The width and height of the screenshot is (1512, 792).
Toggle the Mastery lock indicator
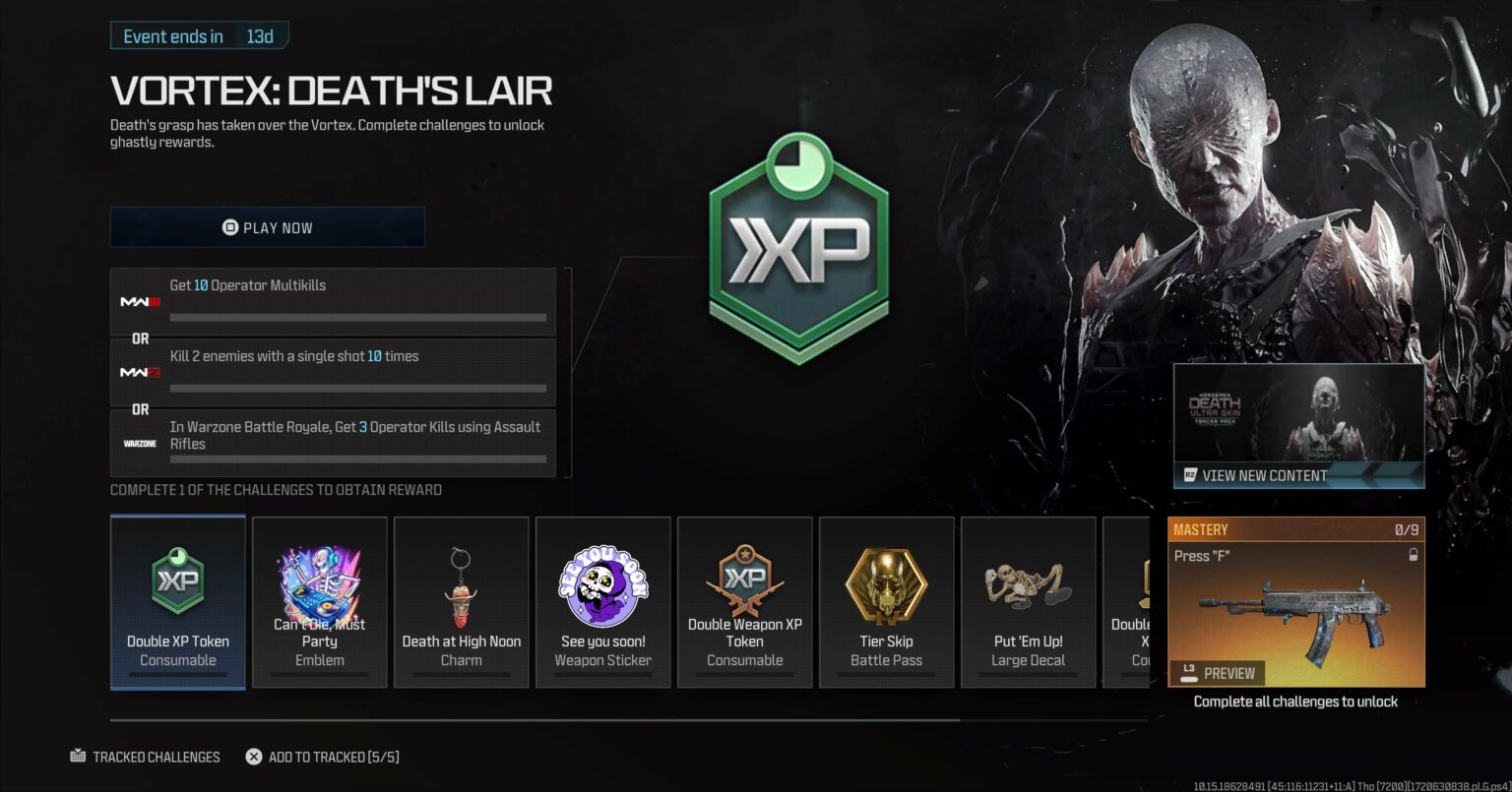click(x=1415, y=554)
